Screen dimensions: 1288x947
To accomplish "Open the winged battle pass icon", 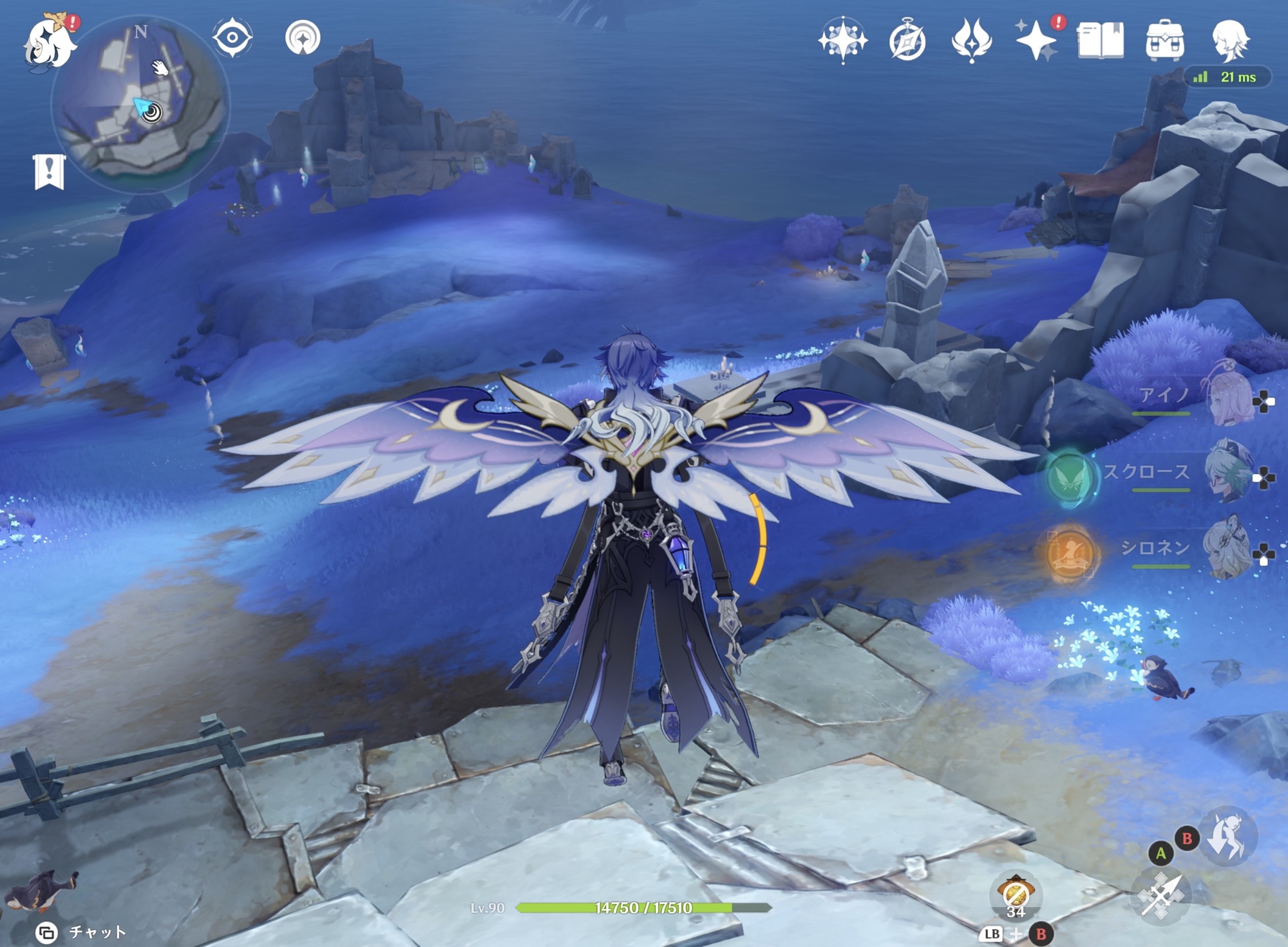I will click(x=971, y=41).
